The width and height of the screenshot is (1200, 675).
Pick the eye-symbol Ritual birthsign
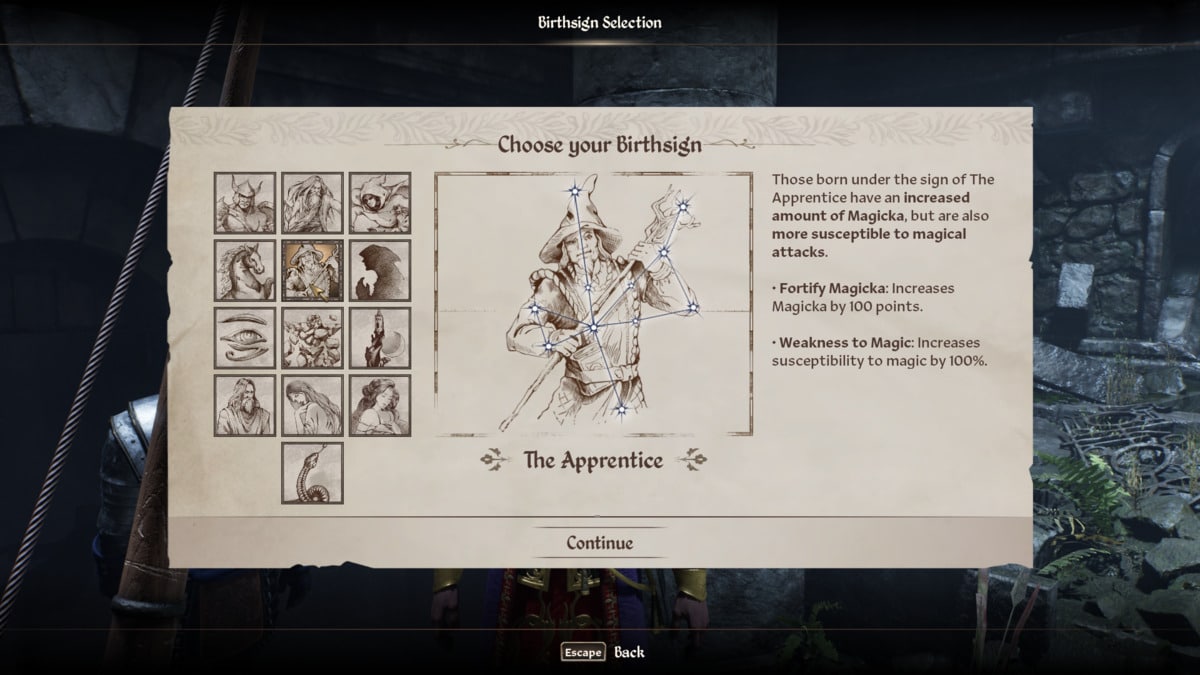[x=245, y=338]
